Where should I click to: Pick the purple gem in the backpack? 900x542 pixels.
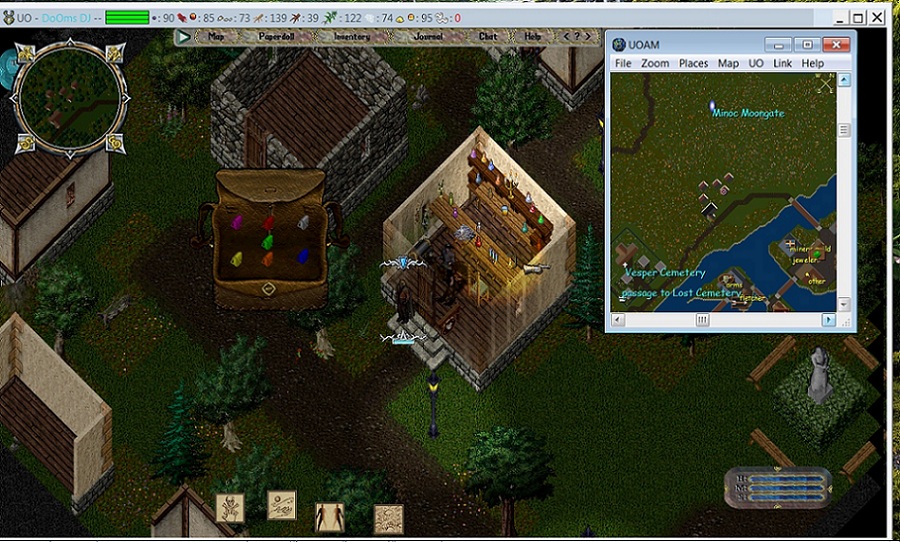coord(238,221)
